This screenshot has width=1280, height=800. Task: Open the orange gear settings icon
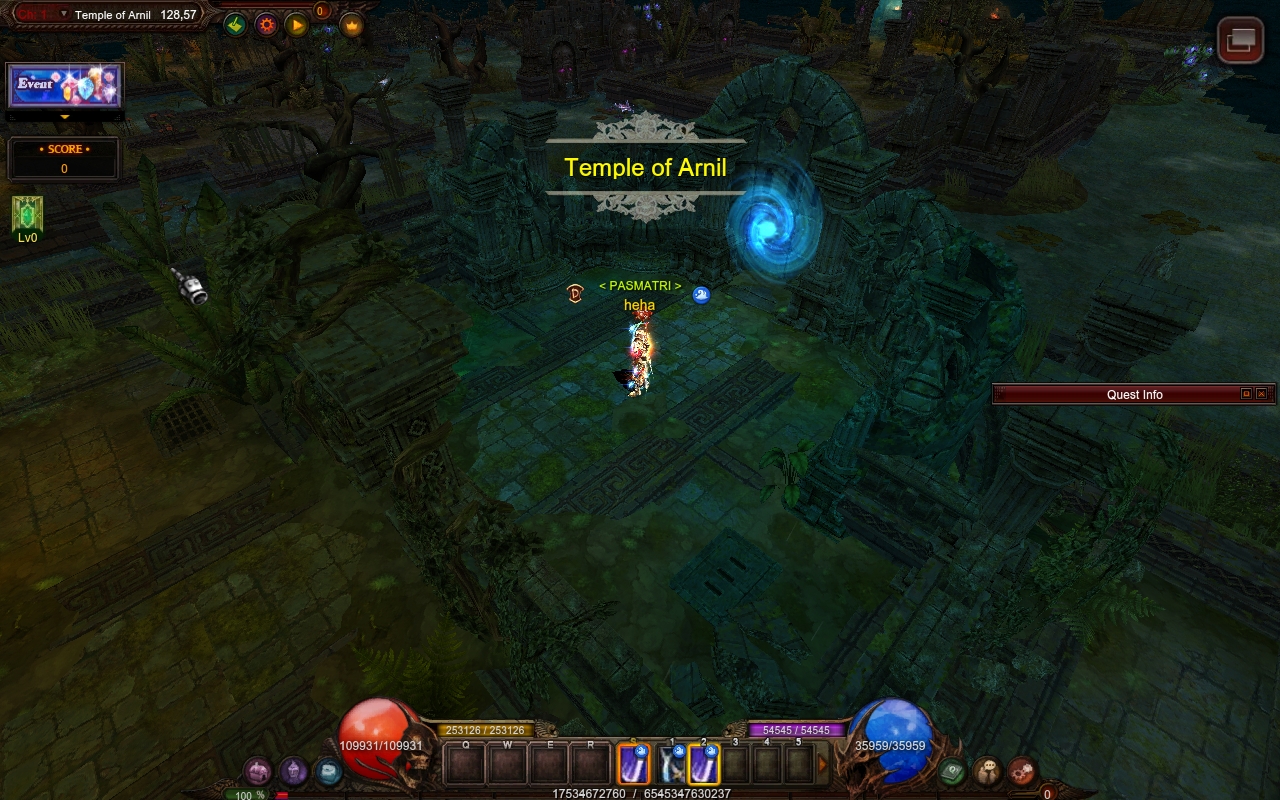[x=266, y=25]
